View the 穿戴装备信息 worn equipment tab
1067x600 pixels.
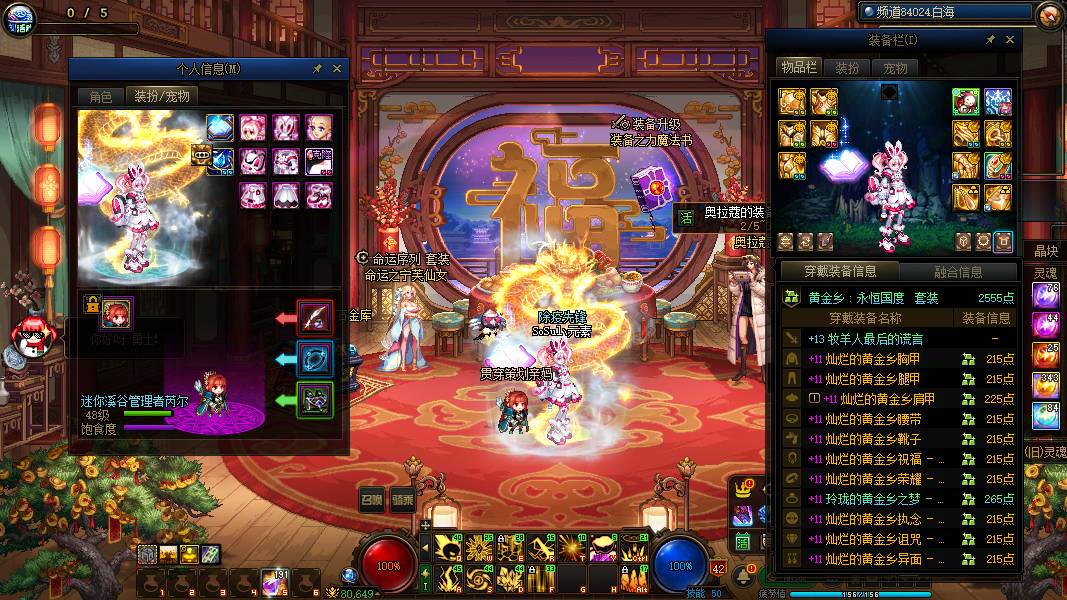[x=840, y=271]
